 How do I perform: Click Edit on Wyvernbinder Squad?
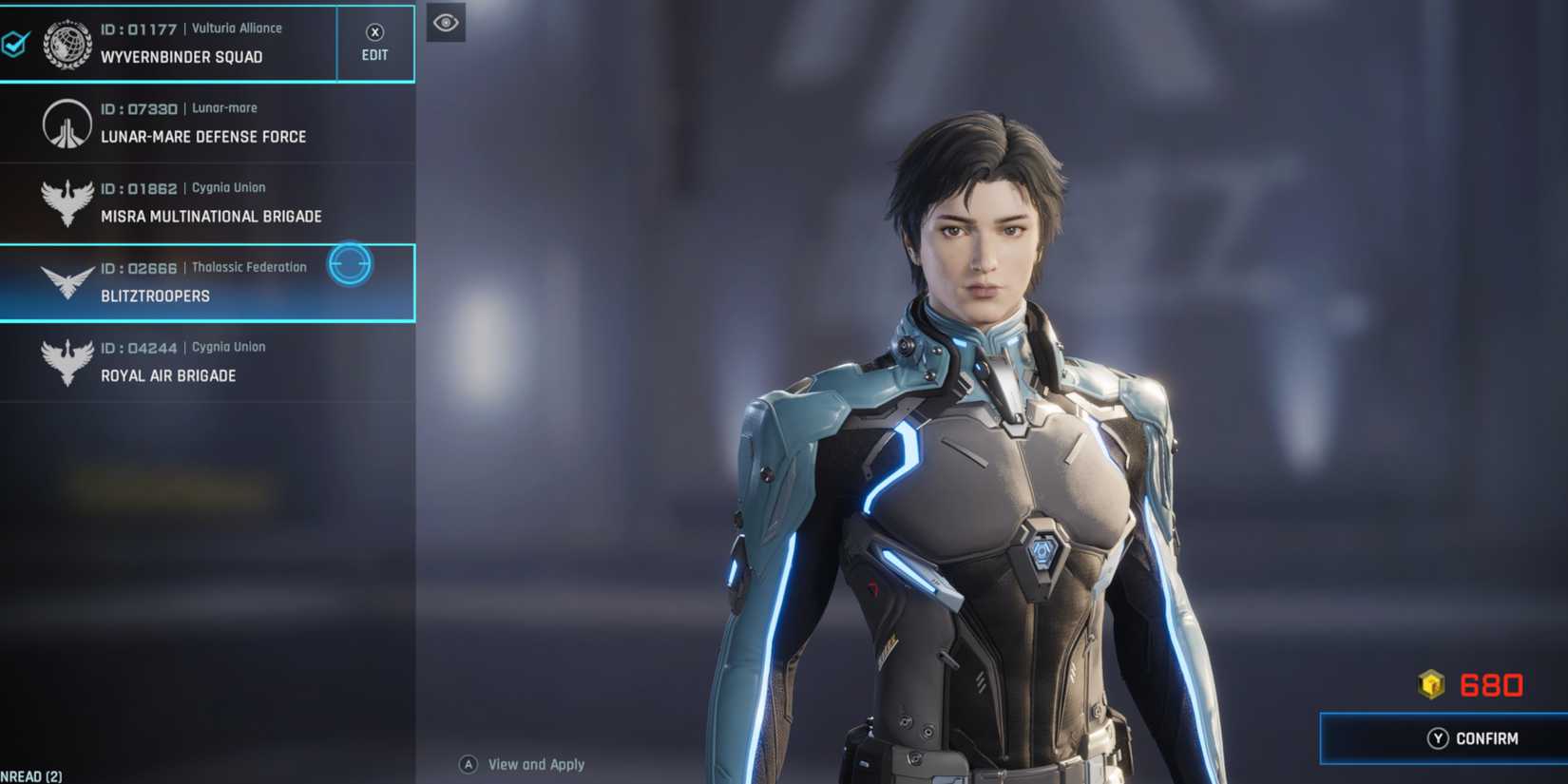point(374,42)
